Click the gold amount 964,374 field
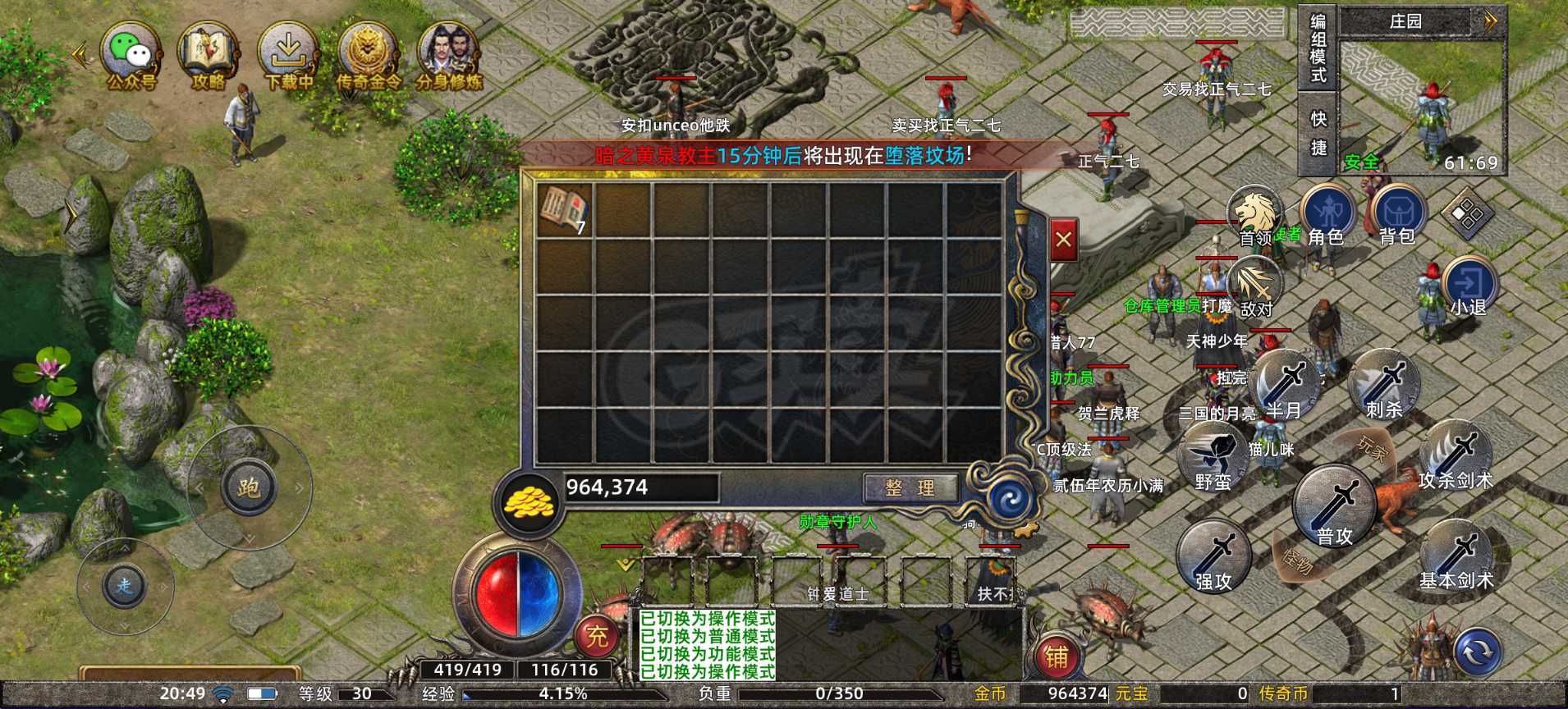Screen dimensions: 1568x709 (640, 487)
